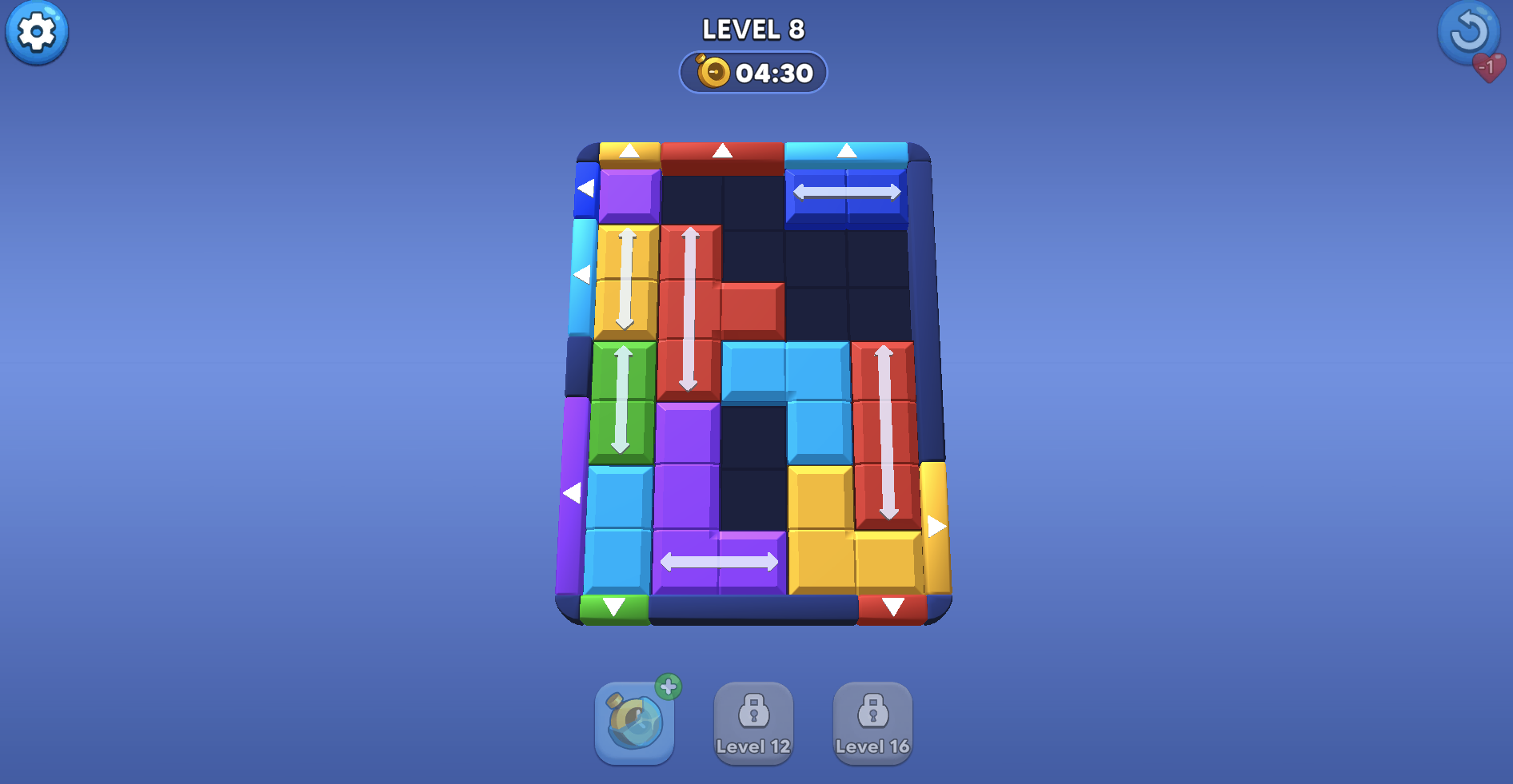This screenshot has width=1513, height=784.
Task: Tap the lock icon on Level 12
Action: pyautogui.click(x=753, y=711)
